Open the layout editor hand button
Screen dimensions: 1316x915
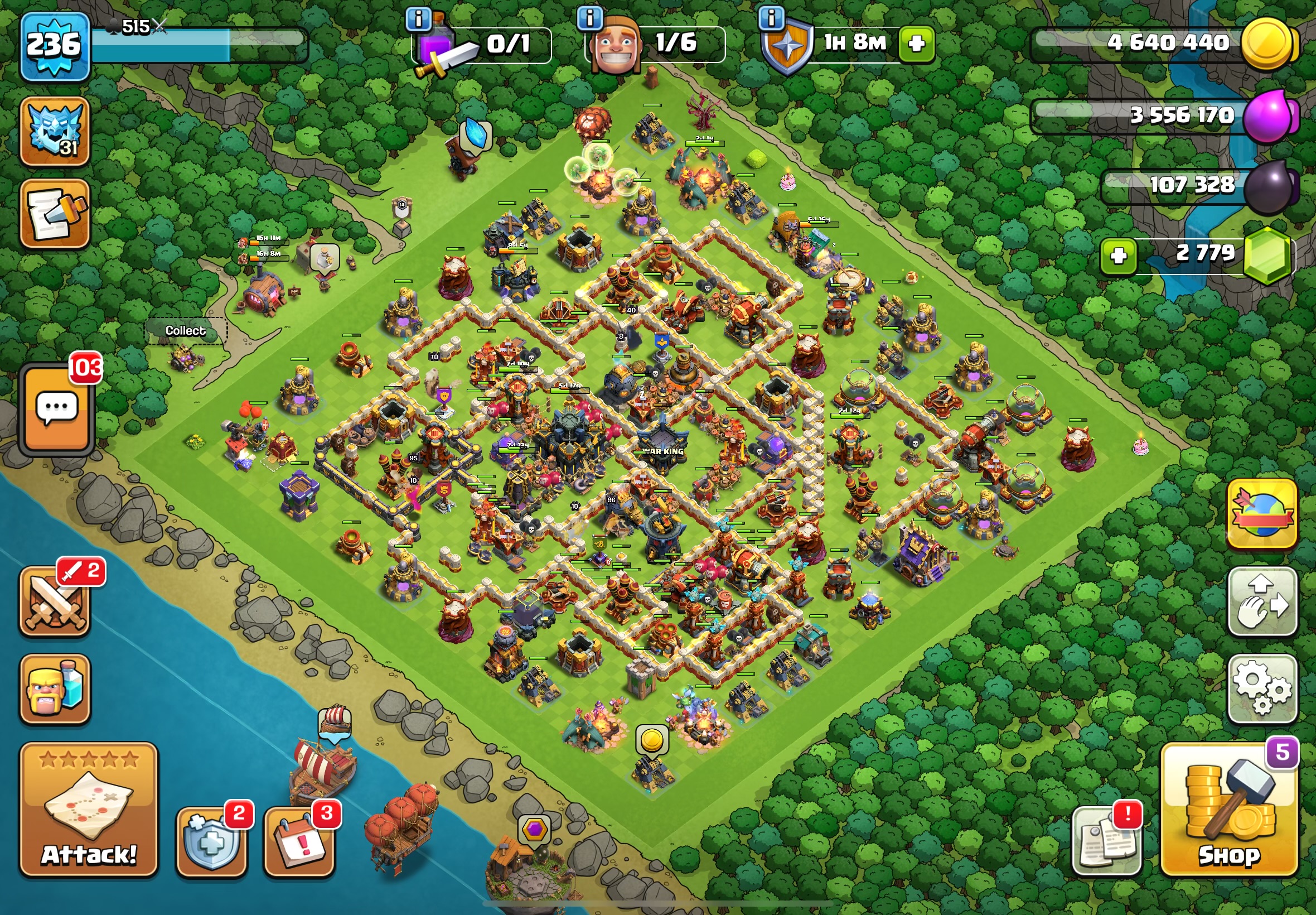[x=1262, y=601]
